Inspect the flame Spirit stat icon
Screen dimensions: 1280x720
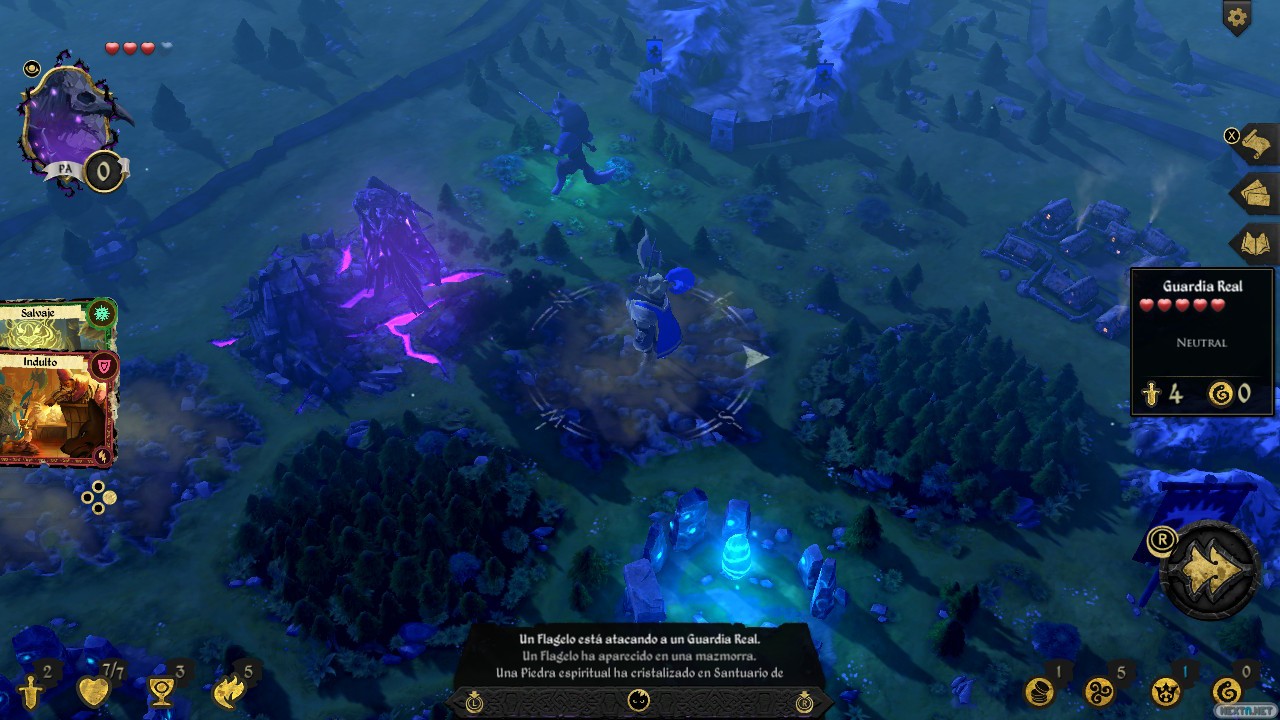(x=229, y=691)
